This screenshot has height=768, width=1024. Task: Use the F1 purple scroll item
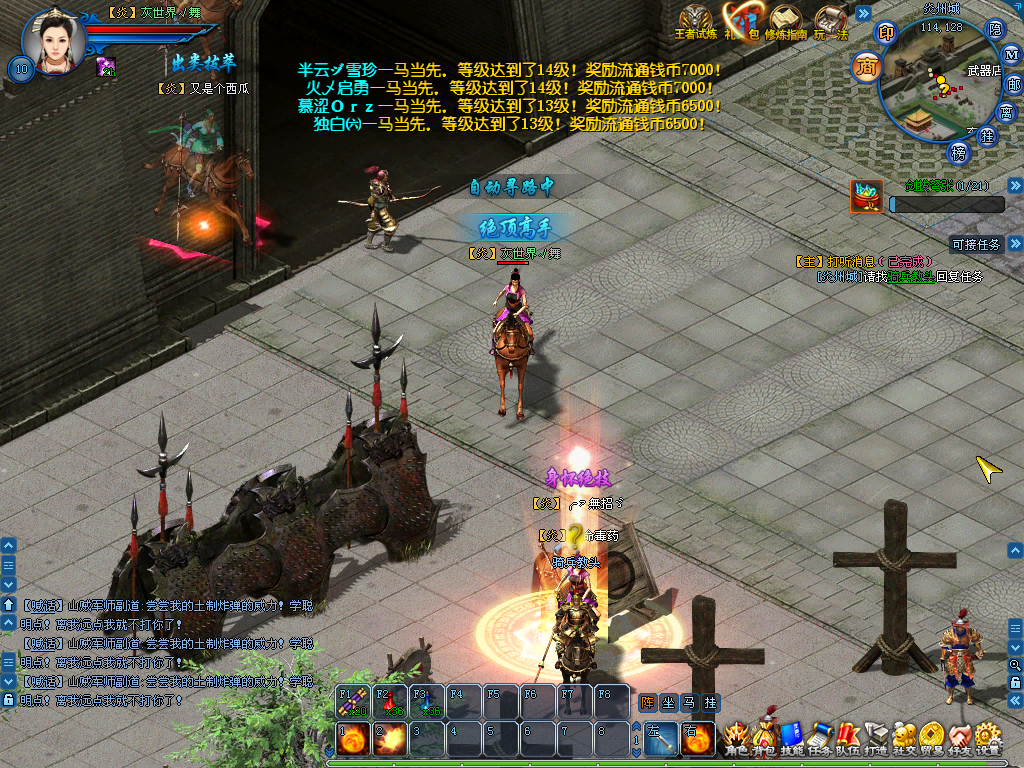pos(349,701)
